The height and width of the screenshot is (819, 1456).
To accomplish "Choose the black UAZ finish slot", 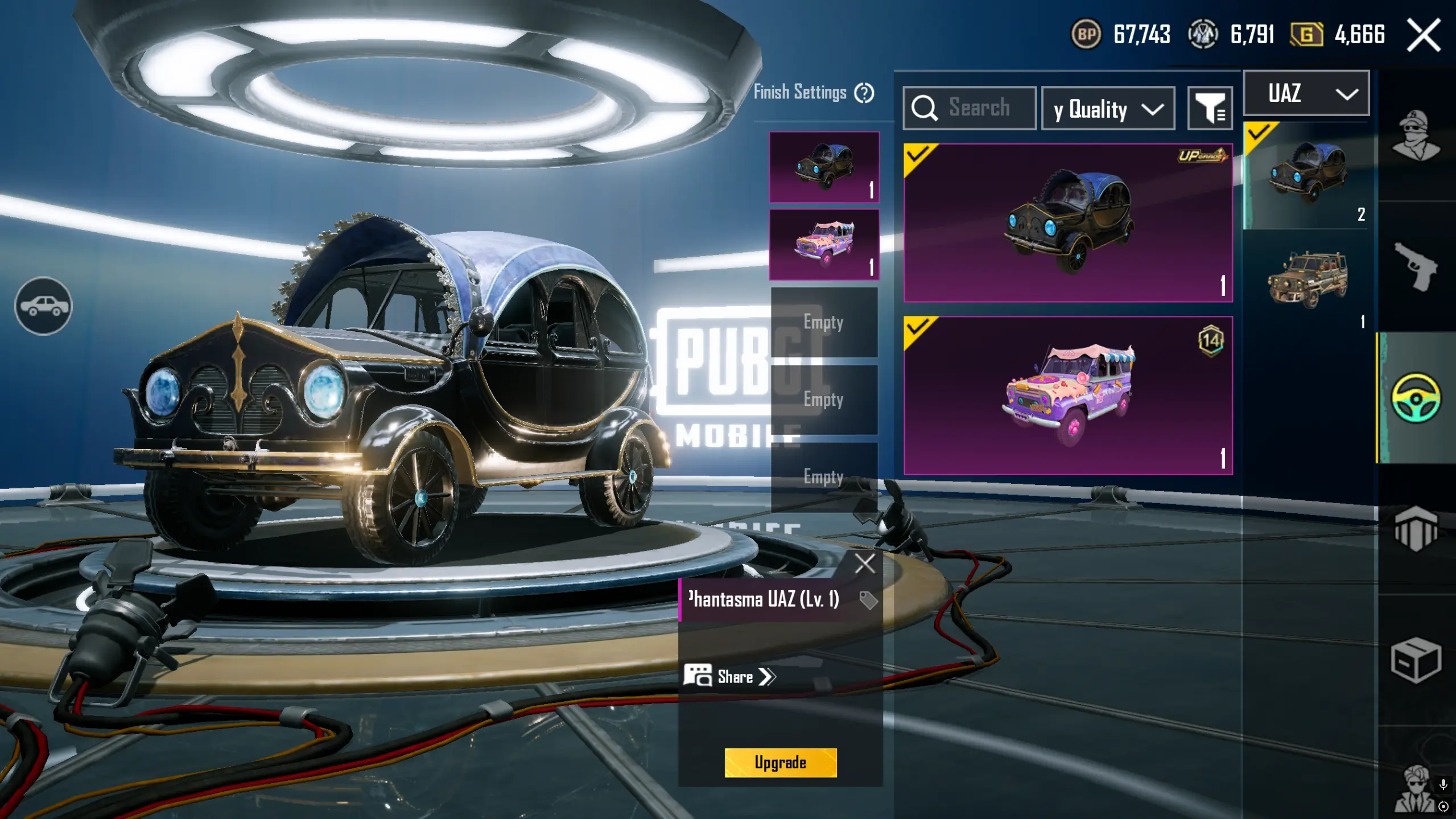I will (824, 167).
